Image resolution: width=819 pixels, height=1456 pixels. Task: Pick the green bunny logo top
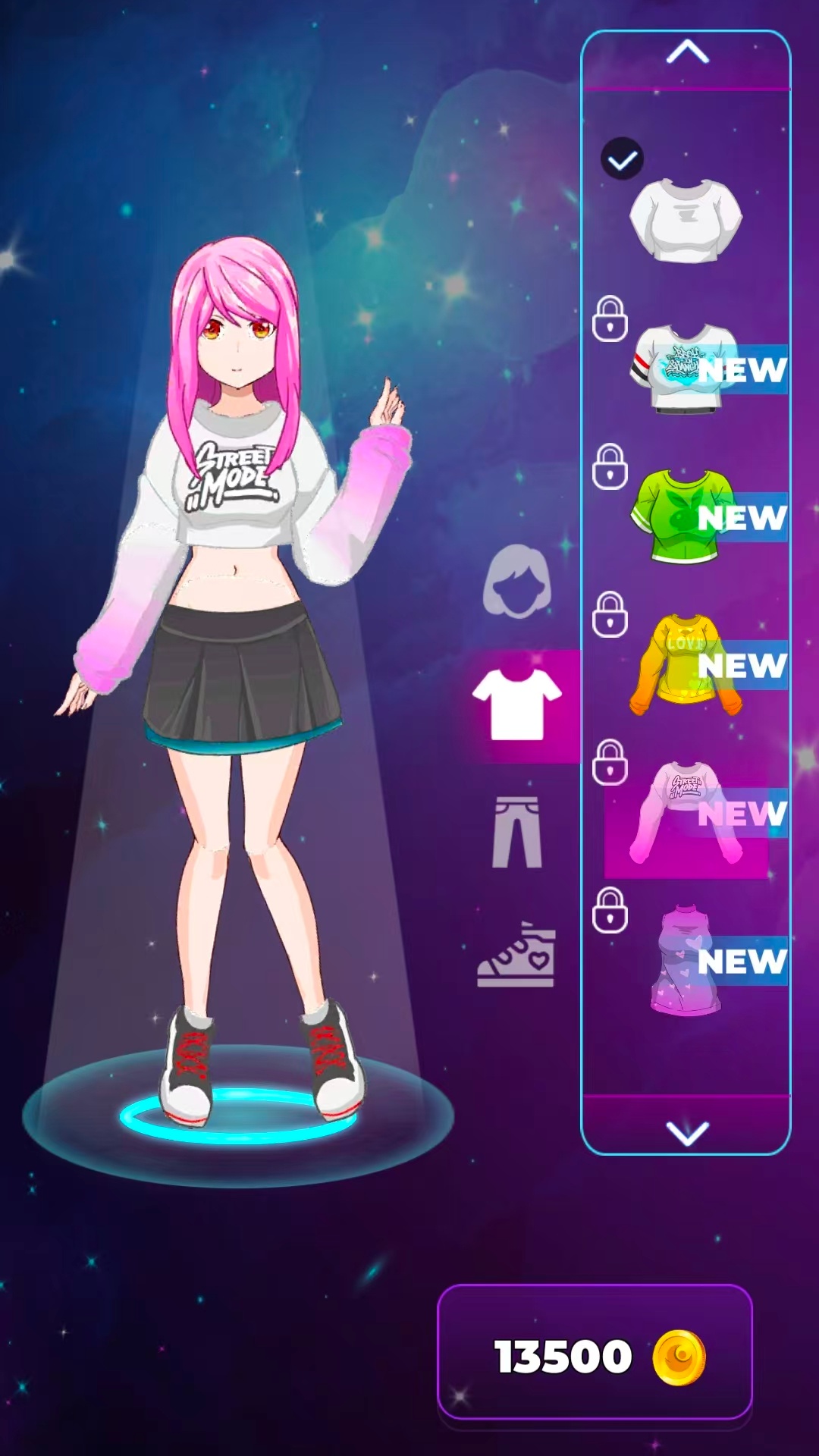tap(681, 516)
